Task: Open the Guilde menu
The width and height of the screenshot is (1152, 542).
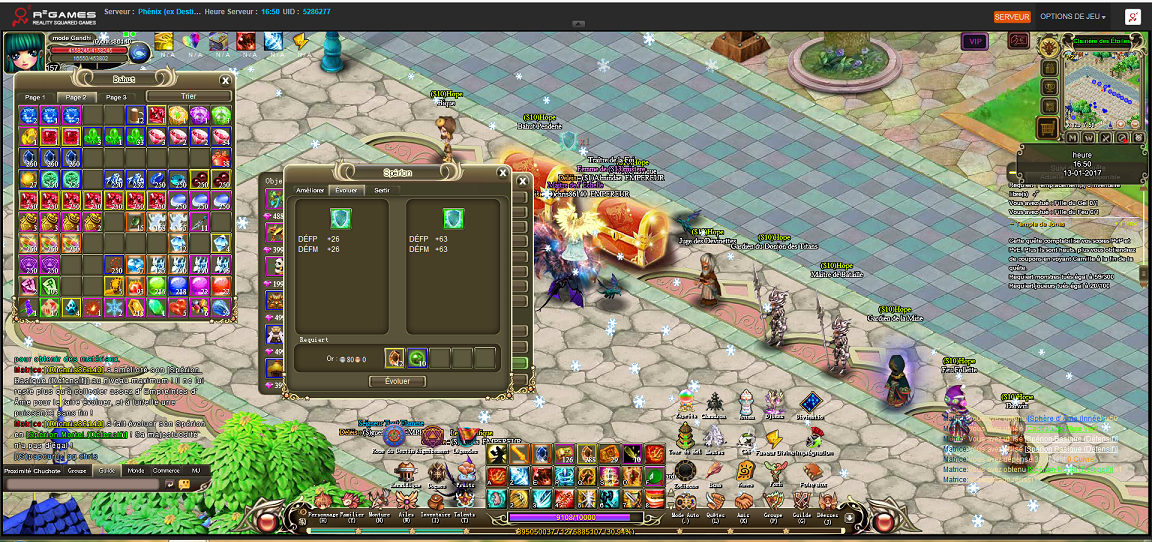Action: 800,516
